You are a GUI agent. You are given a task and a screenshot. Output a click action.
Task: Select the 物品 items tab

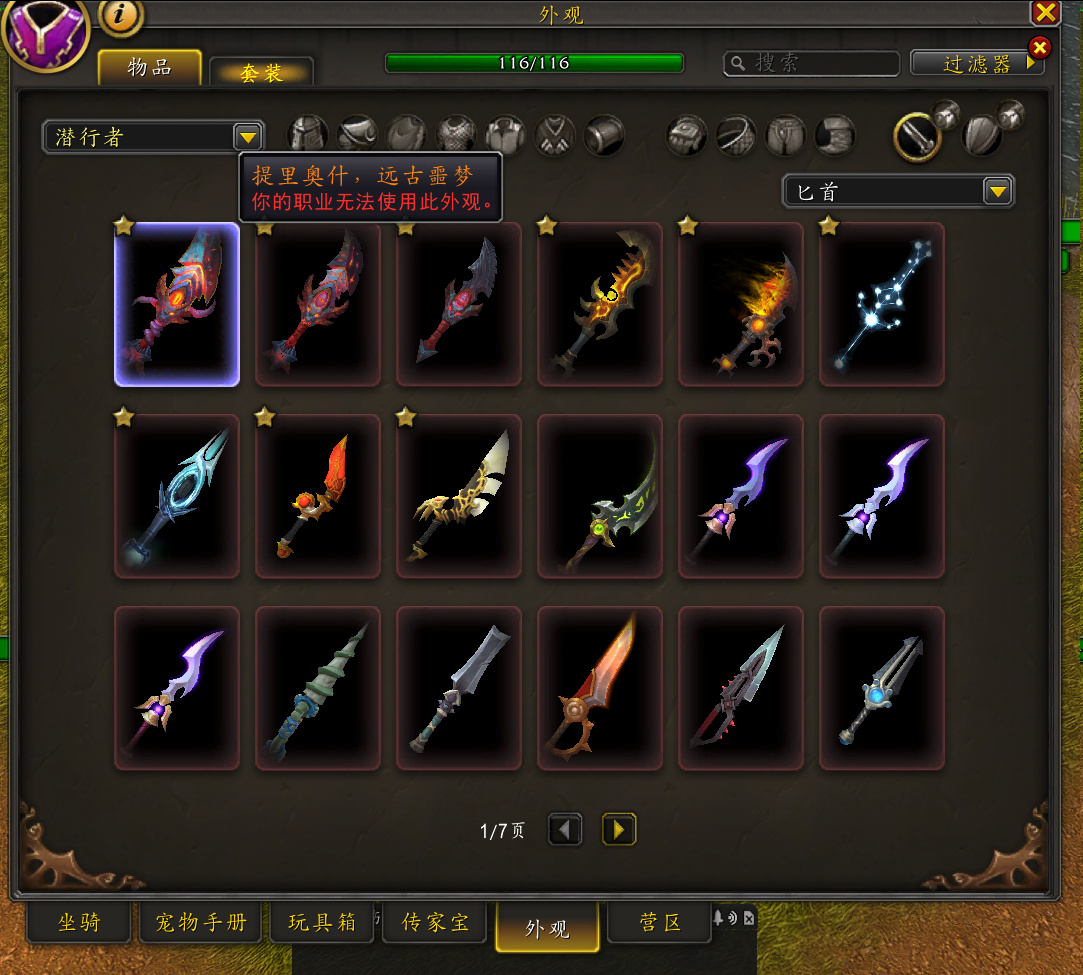coord(150,68)
